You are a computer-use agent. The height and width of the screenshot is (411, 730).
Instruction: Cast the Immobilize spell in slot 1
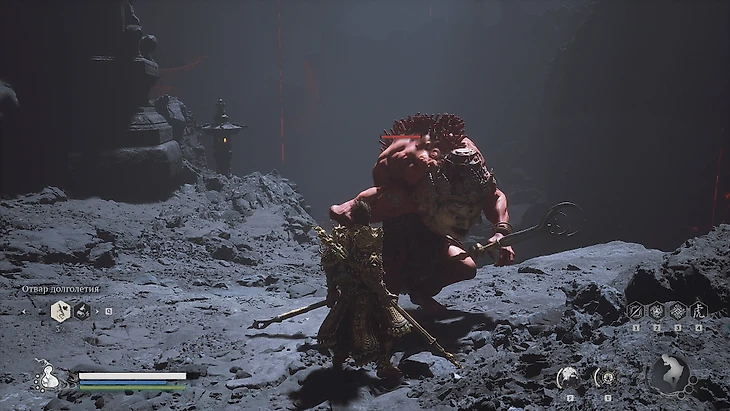coord(635,311)
